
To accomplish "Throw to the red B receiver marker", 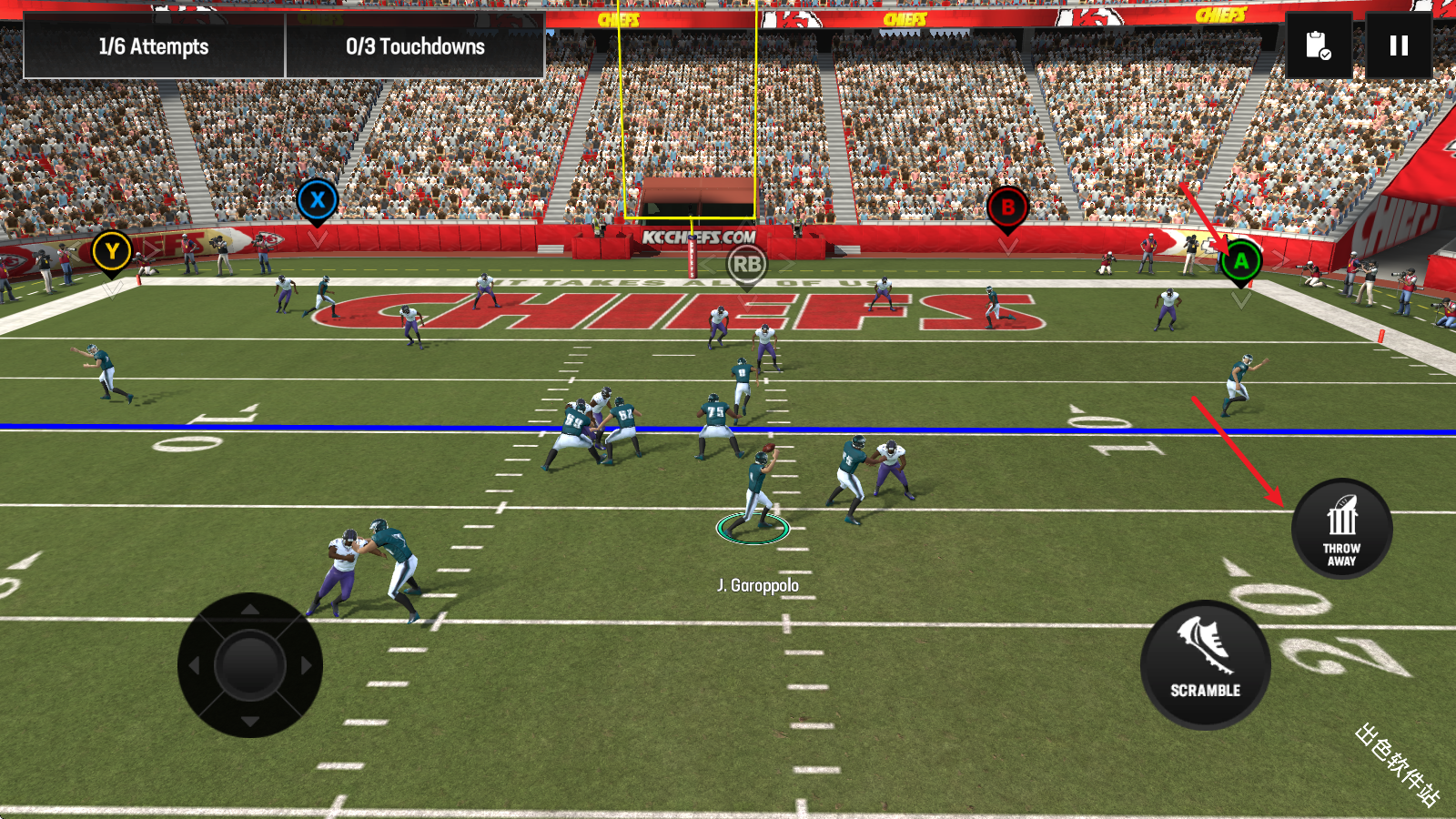I will (x=1007, y=208).
